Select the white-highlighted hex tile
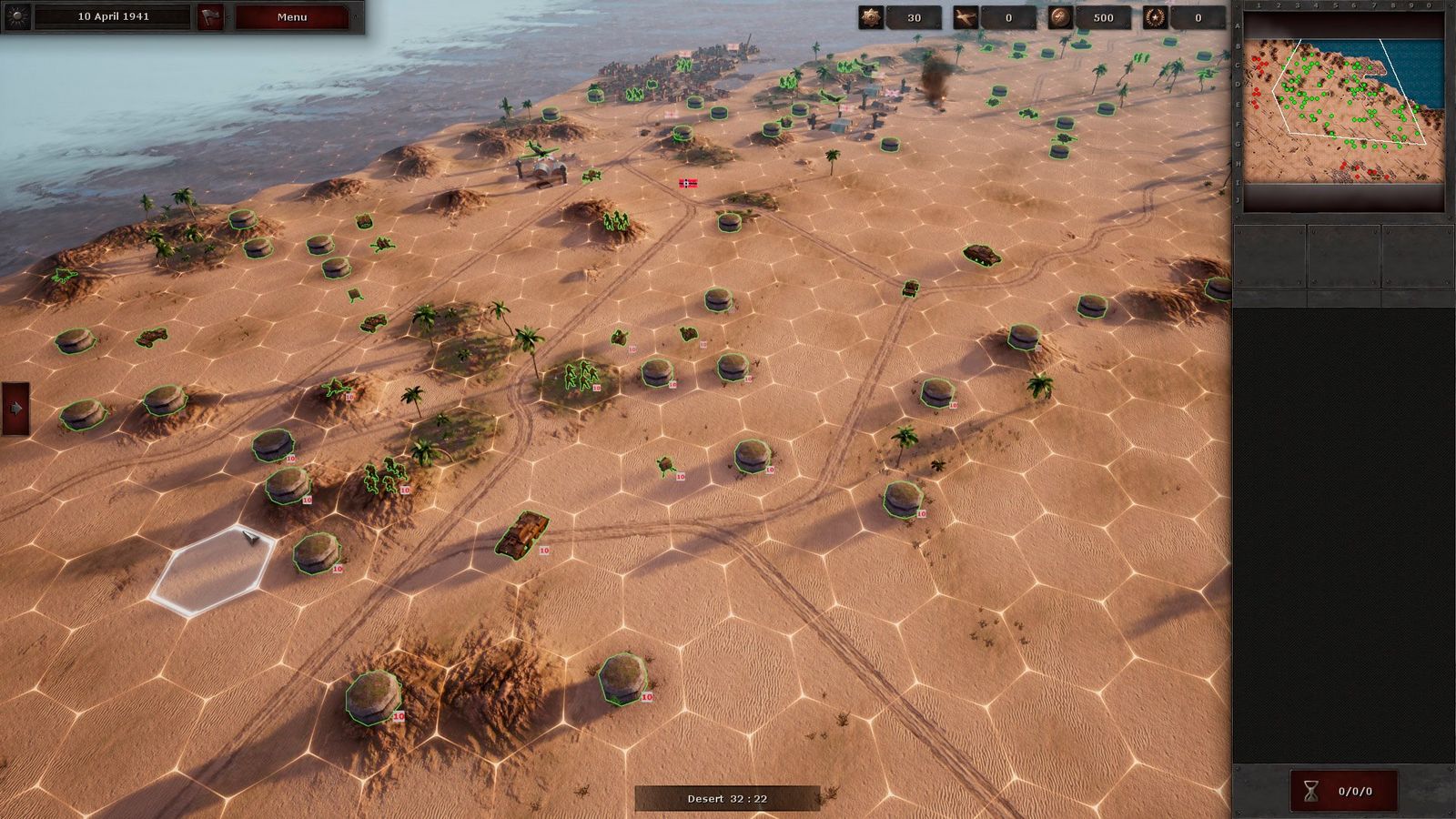Viewport: 1456px width, 819px height. [x=213, y=570]
